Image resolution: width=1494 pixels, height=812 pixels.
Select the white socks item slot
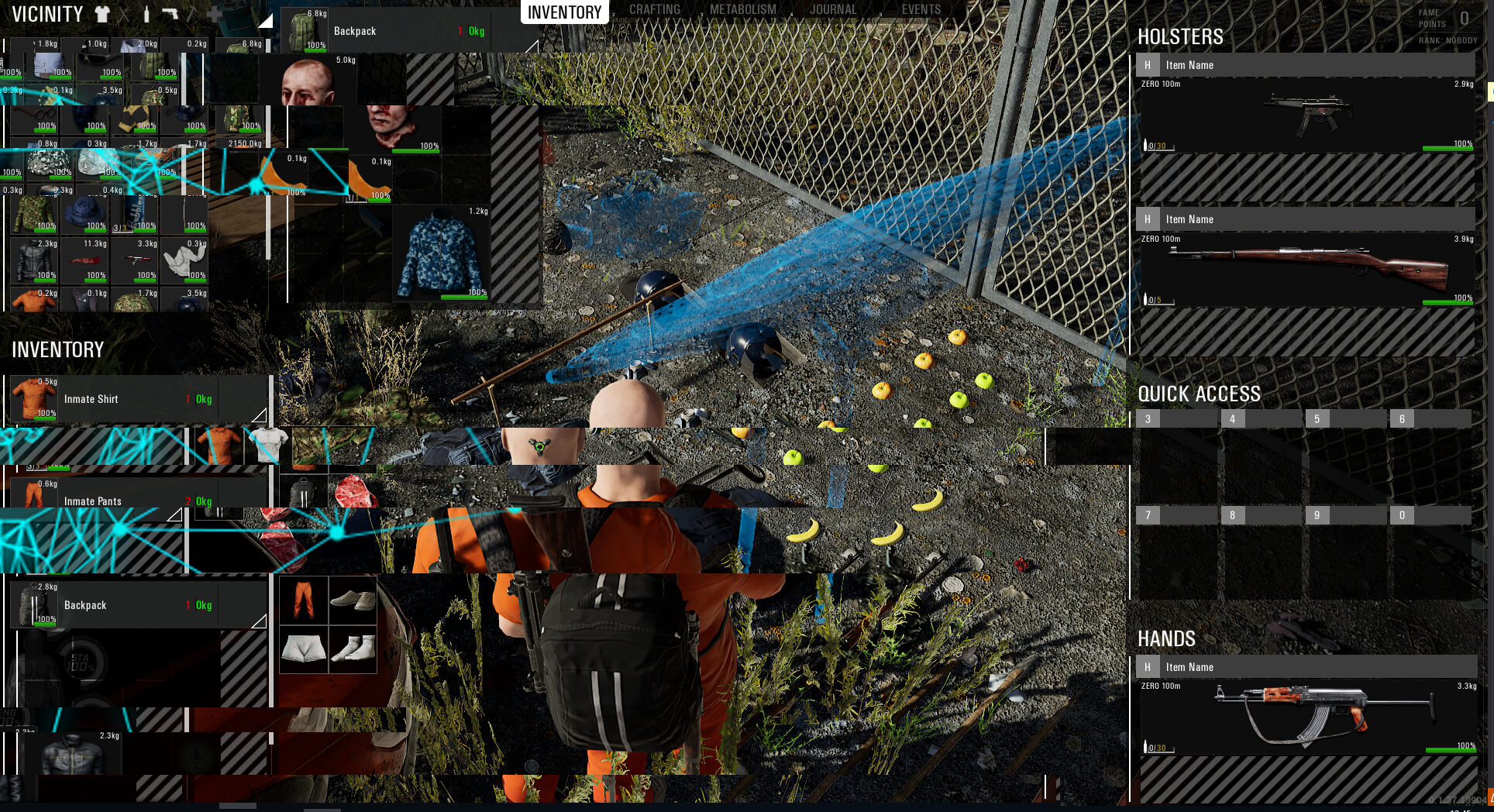click(x=353, y=649)
